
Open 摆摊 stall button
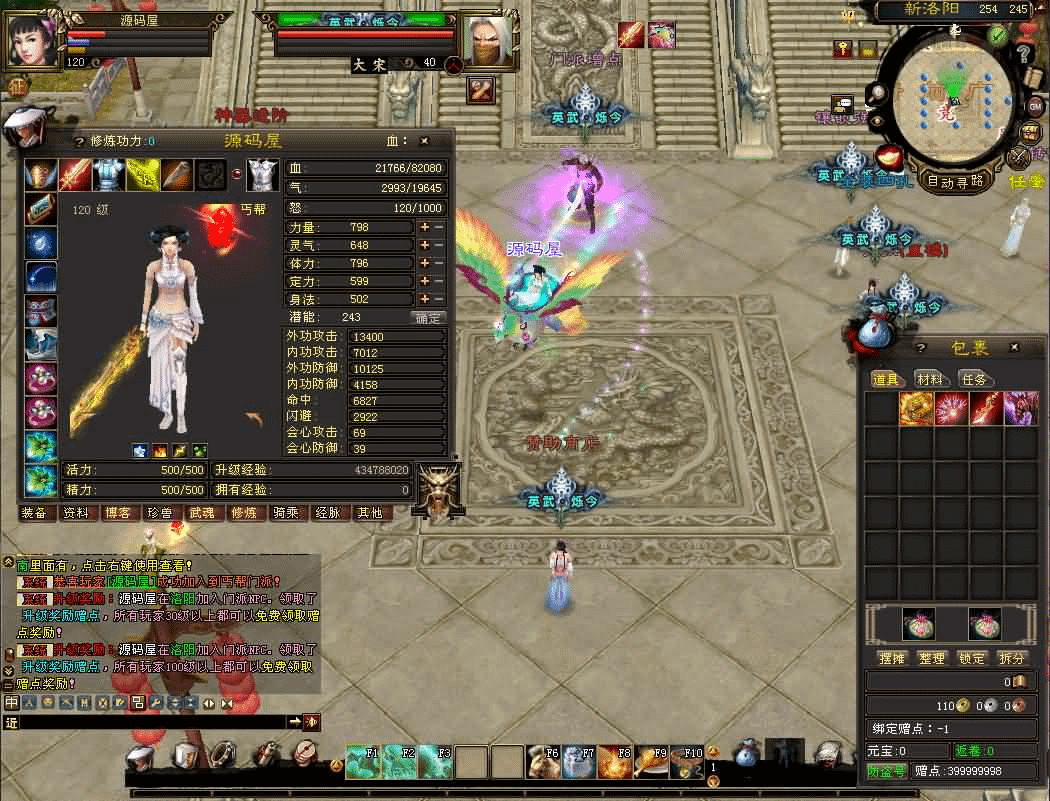[x=891, y=659]
